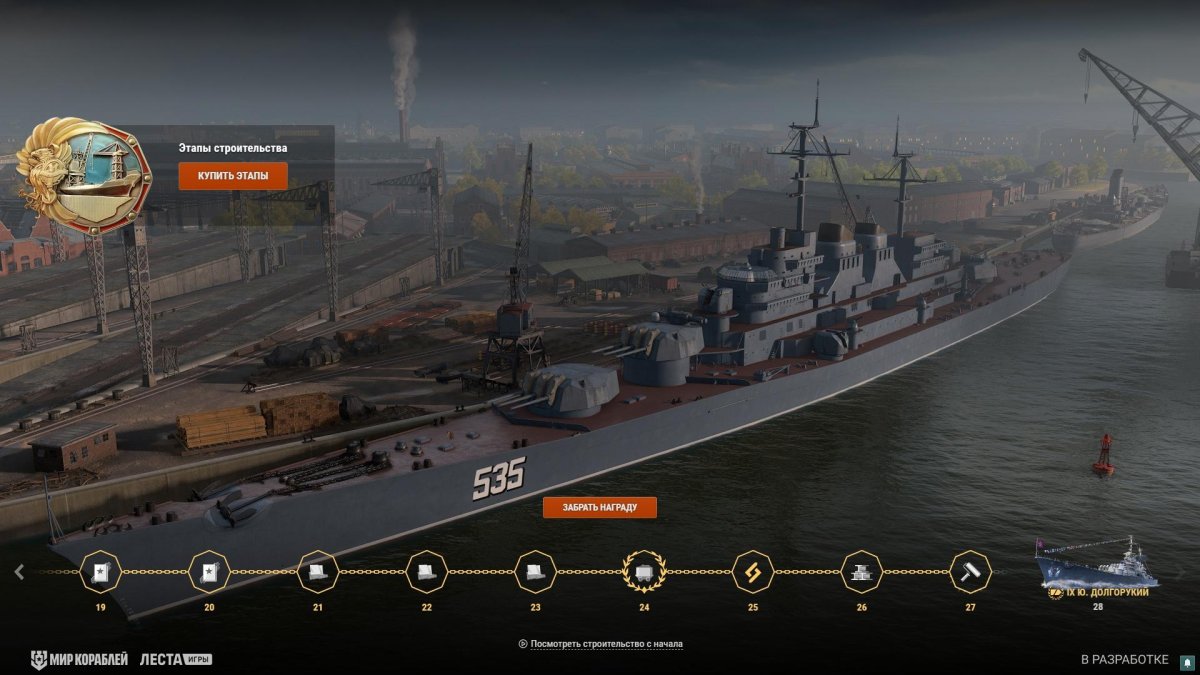Show the final reward ship Ю. Долгорукий

click(1097, 568)
